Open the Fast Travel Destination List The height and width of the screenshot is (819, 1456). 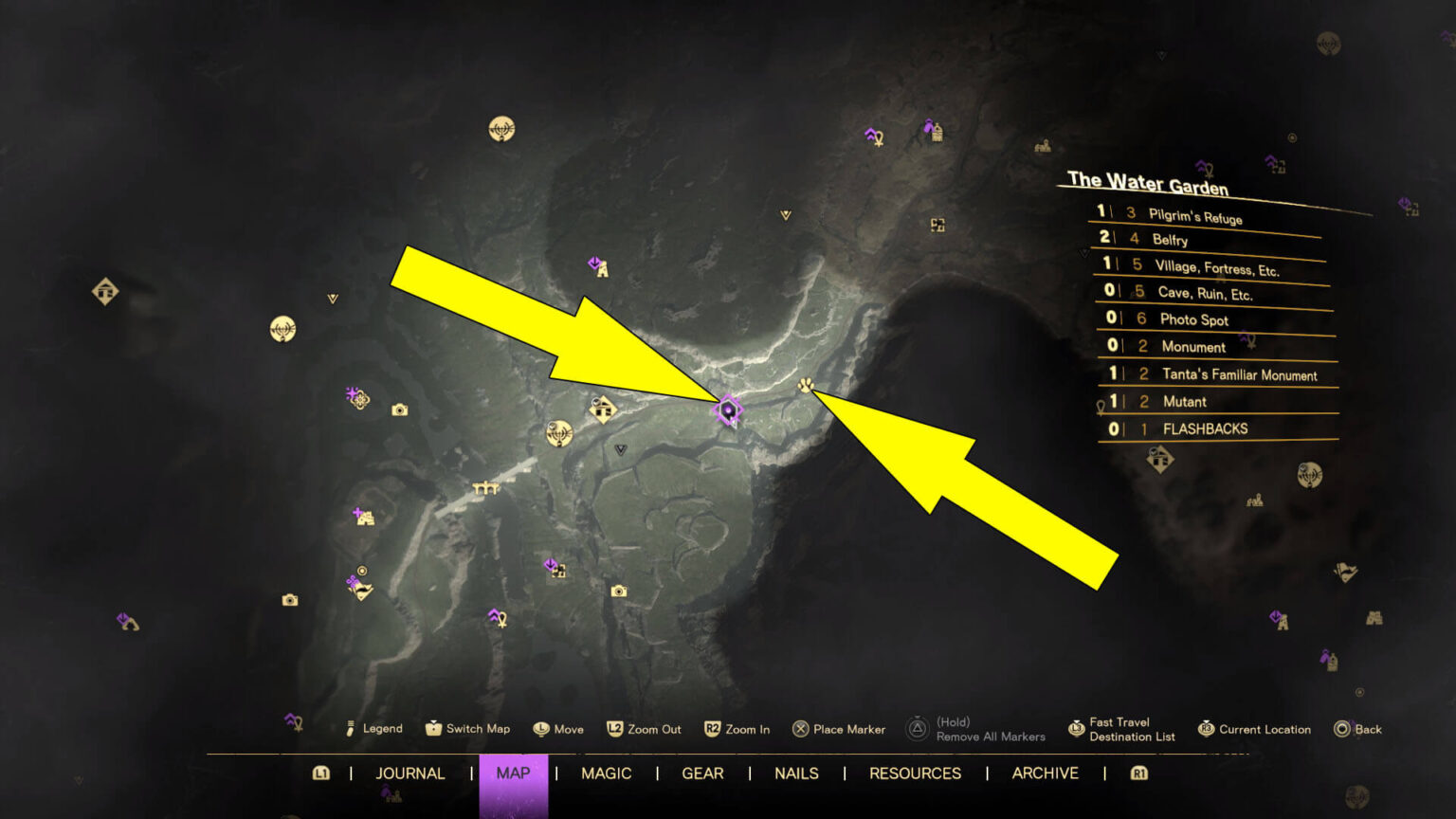pyautogui.click(x=1077, y=729)
